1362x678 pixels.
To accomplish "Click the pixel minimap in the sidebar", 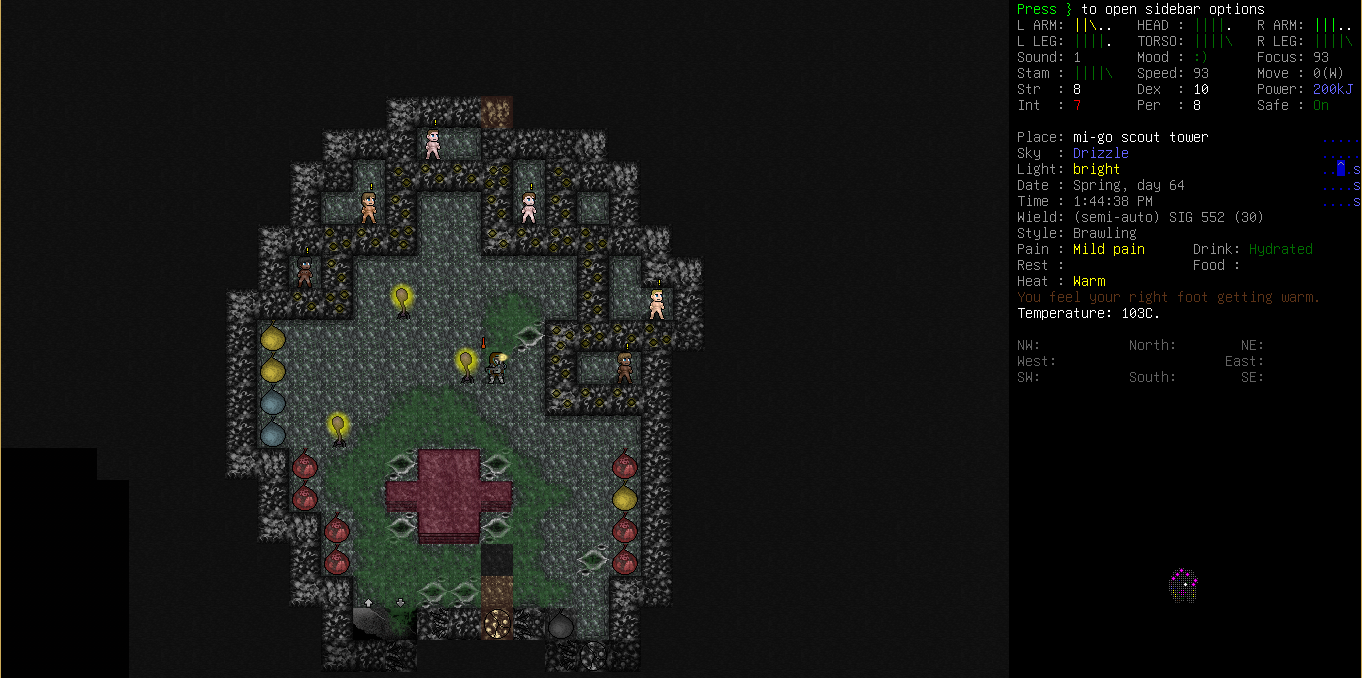I will pyautogui.click(x=1184, y=586).
